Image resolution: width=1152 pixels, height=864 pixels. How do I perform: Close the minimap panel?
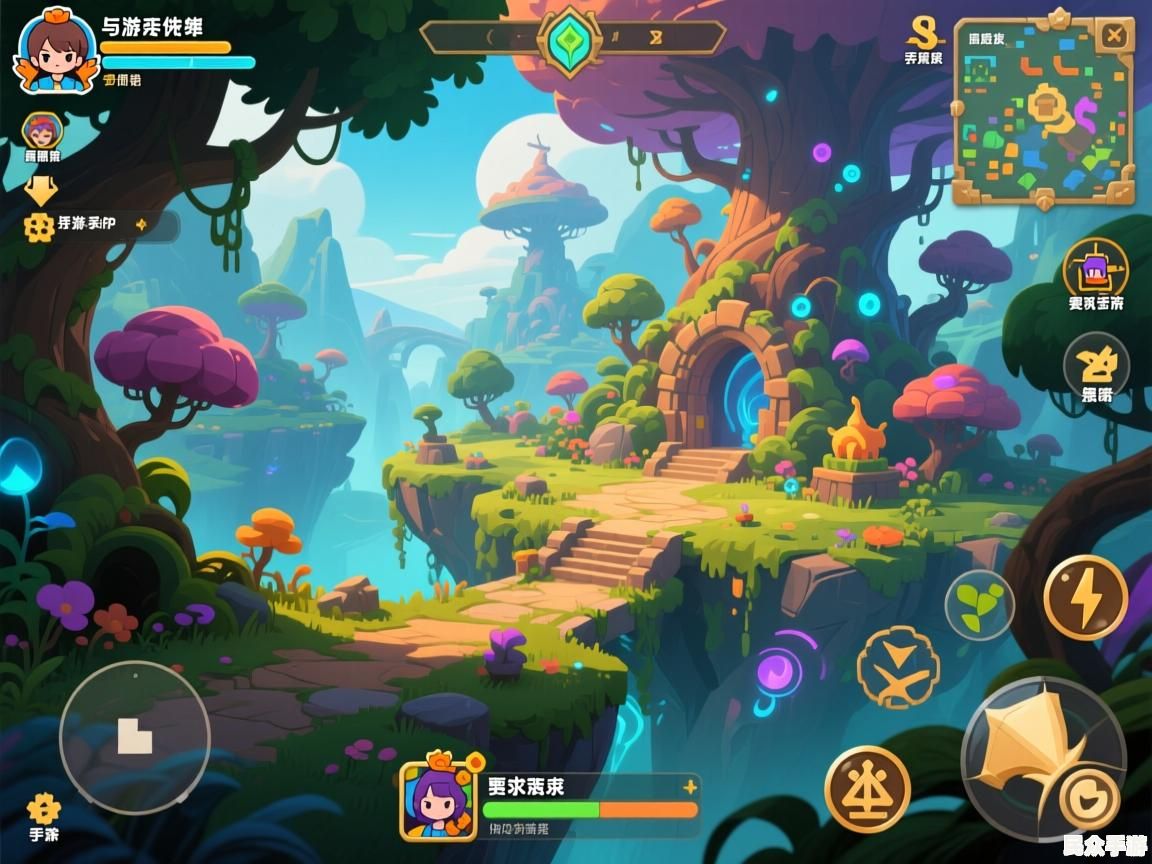(1112, 37)
